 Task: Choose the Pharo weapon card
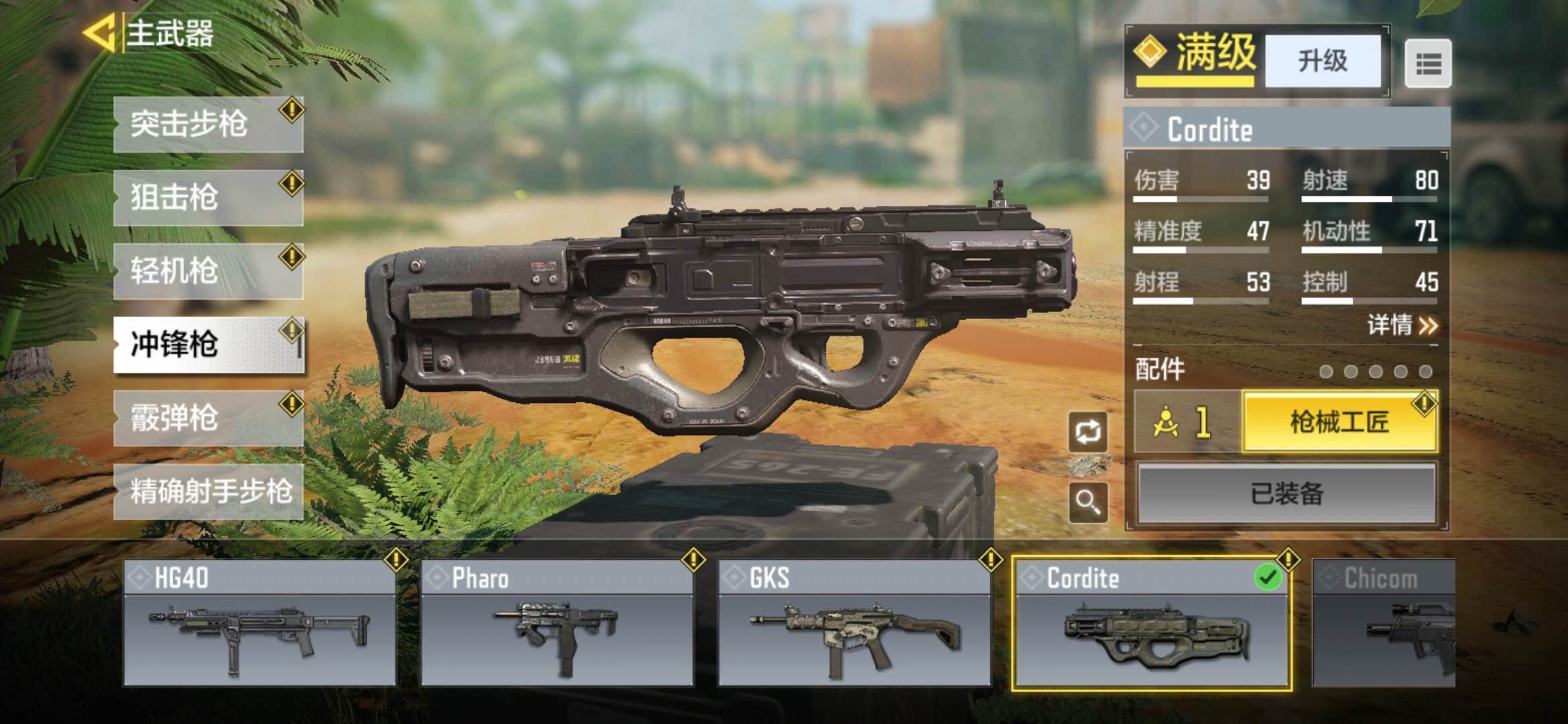(557, 623)
